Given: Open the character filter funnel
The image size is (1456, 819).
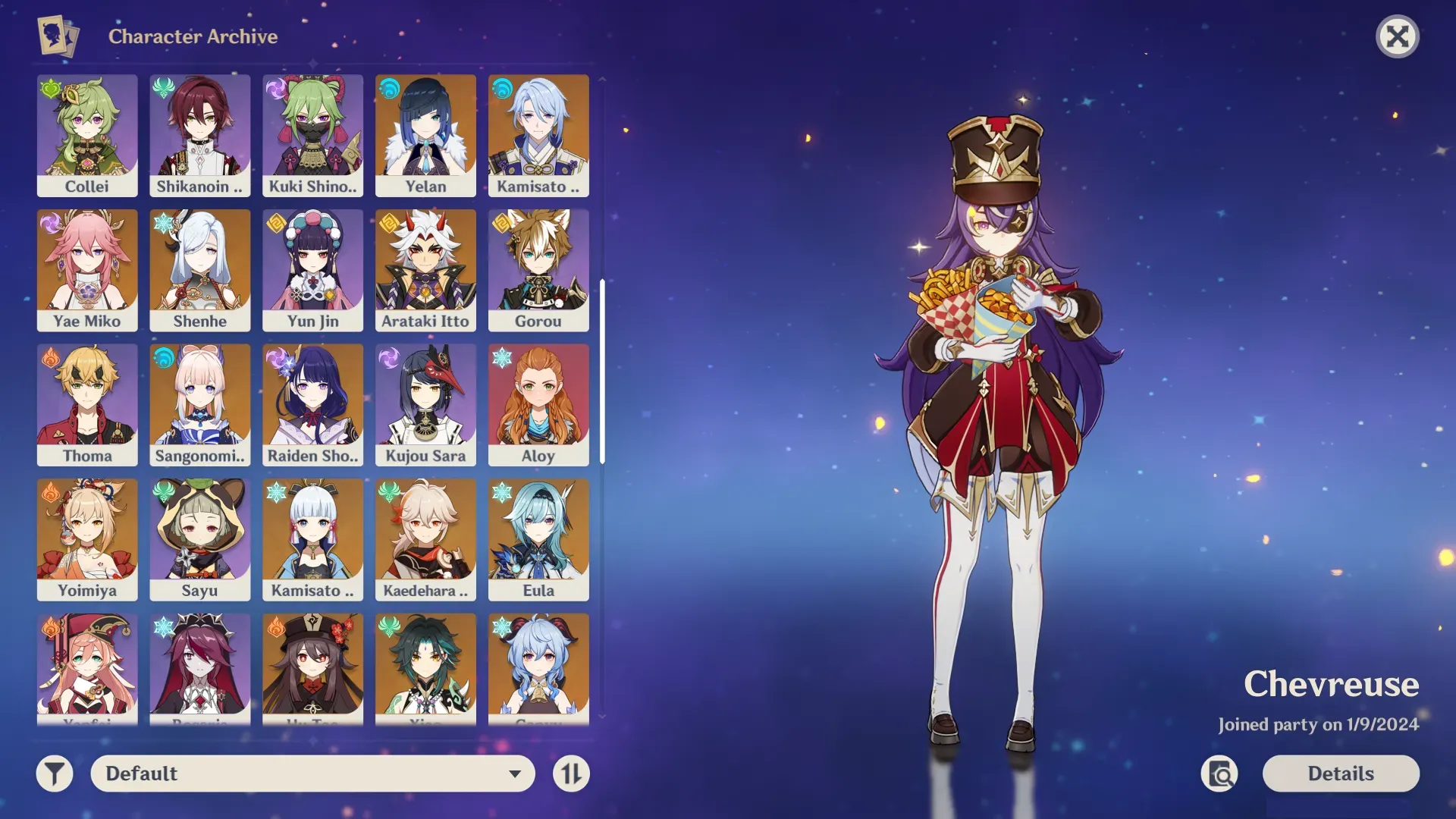Looking at the screenshot, I should pyautogui.click(x=55, y=773).
